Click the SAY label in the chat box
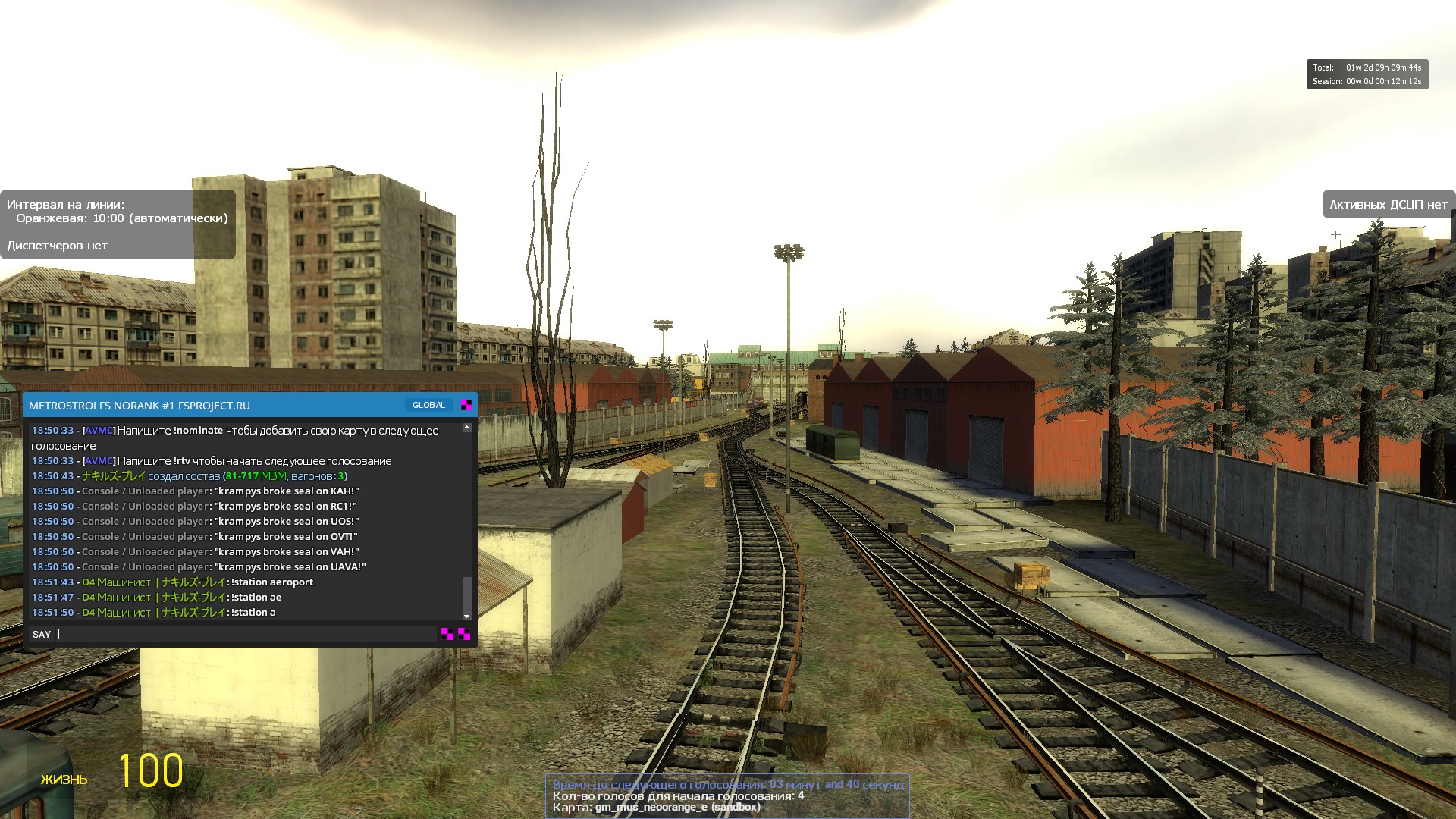This screenshot has height=819, width=1456. click(42, 634)
